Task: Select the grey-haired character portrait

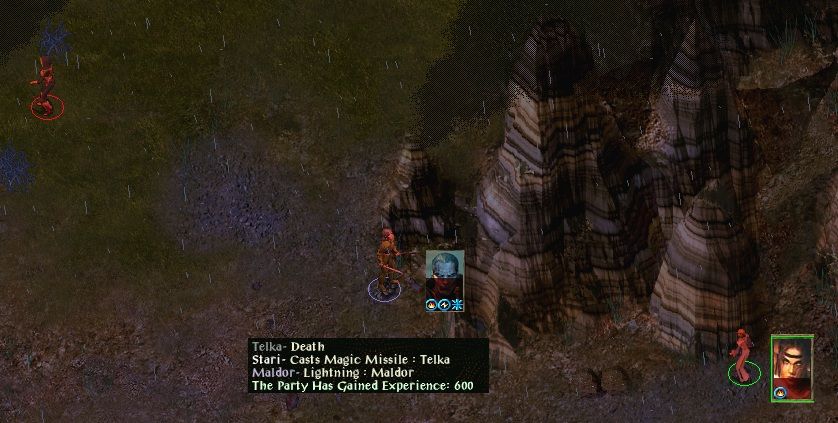Action: [x=445, y=273]
